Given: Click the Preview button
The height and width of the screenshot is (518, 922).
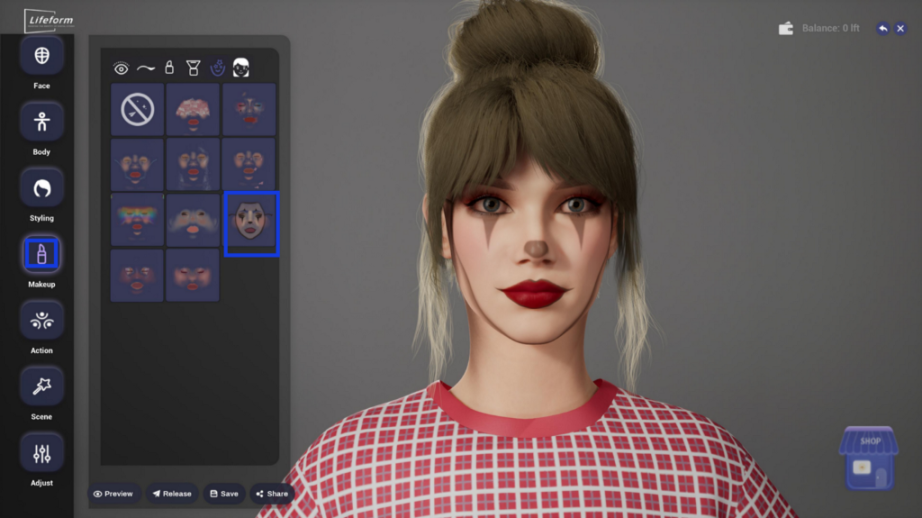Looking at the screenshot, I should pyautogui.click(x=113, y=493).
